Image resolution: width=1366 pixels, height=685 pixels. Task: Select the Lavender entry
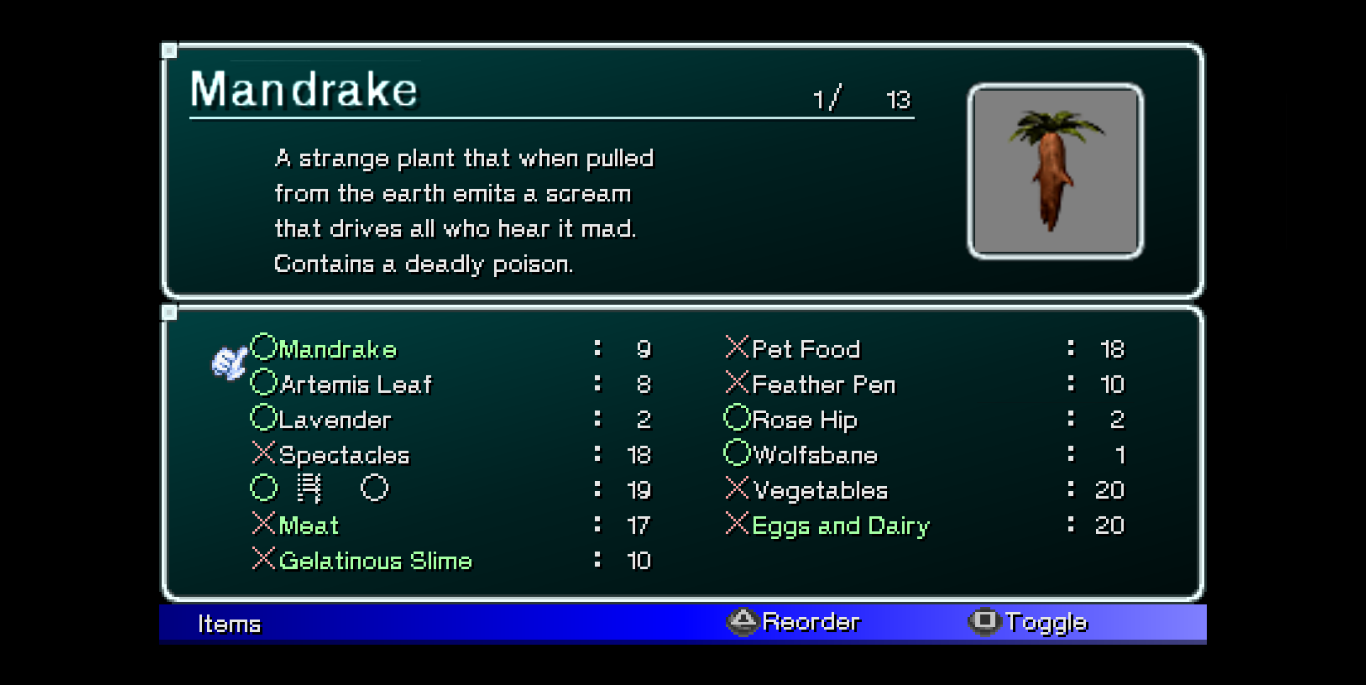(x=335, y=420)
